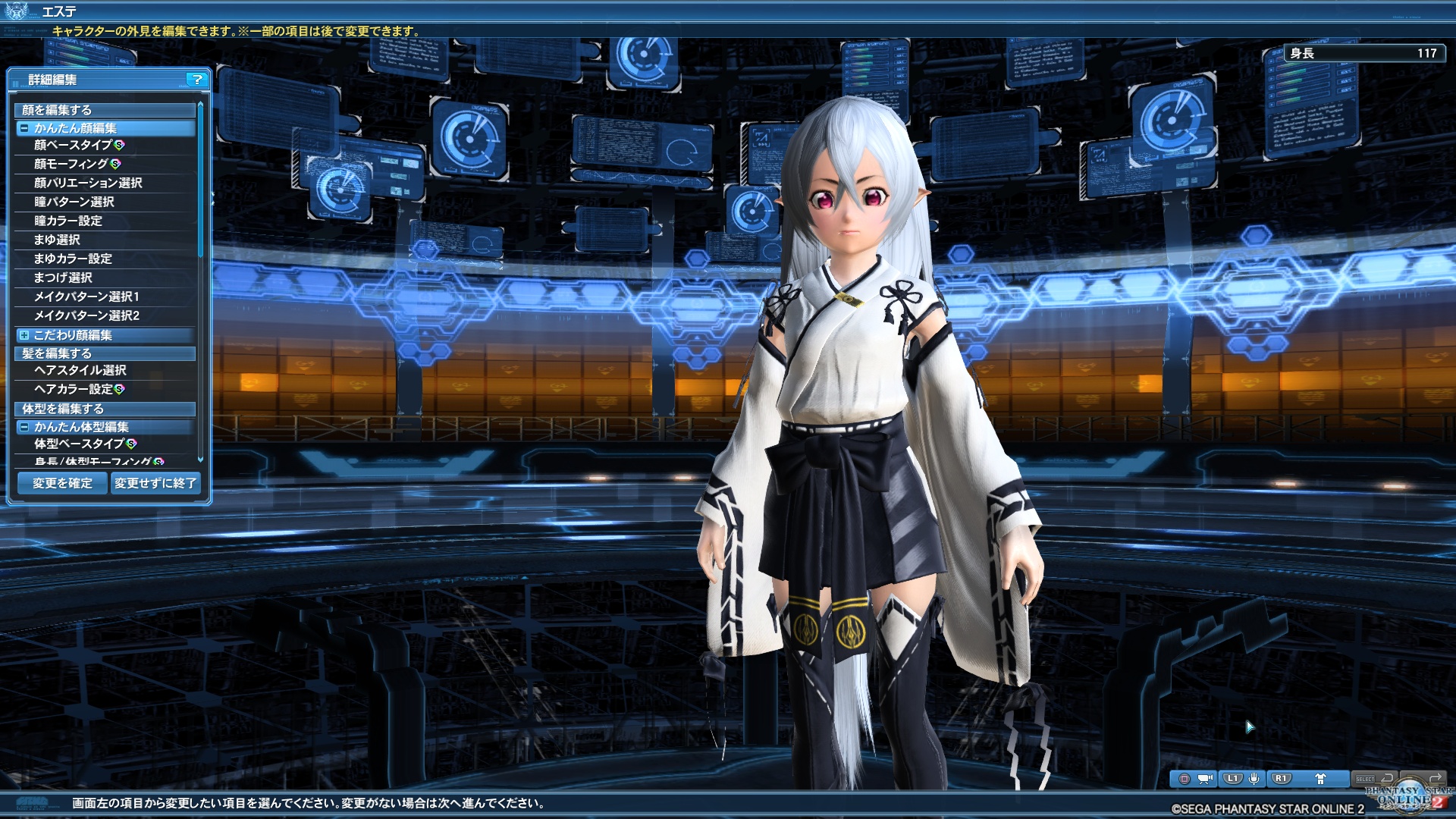The height and width of the screenshot is (819, 1456).
Task: Select メイクパターン選択2 makeup pattern
Action: (x=86, y=315)
